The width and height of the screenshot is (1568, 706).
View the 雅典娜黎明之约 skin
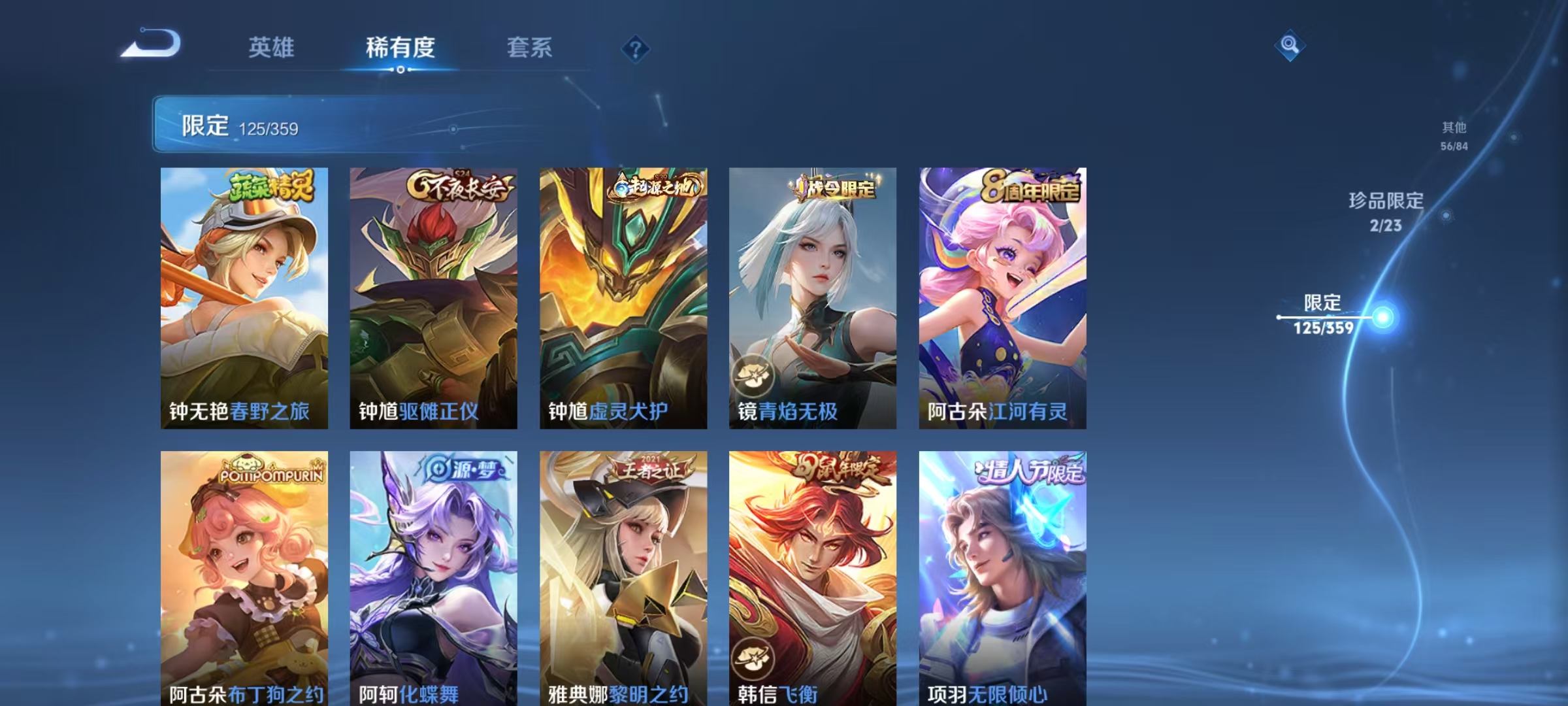pos(623,575)
